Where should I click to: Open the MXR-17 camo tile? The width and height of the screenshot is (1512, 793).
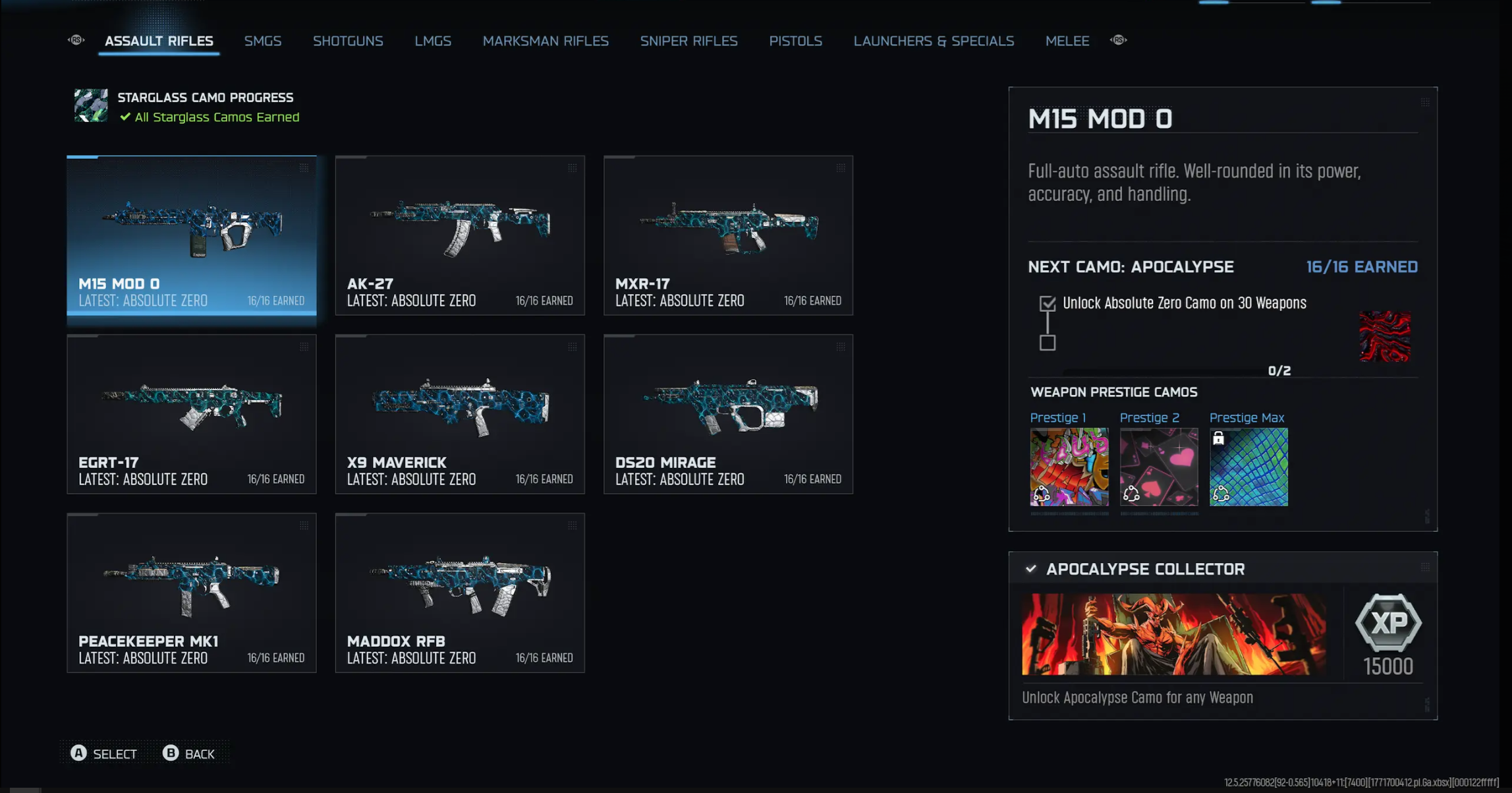[728, 235]
